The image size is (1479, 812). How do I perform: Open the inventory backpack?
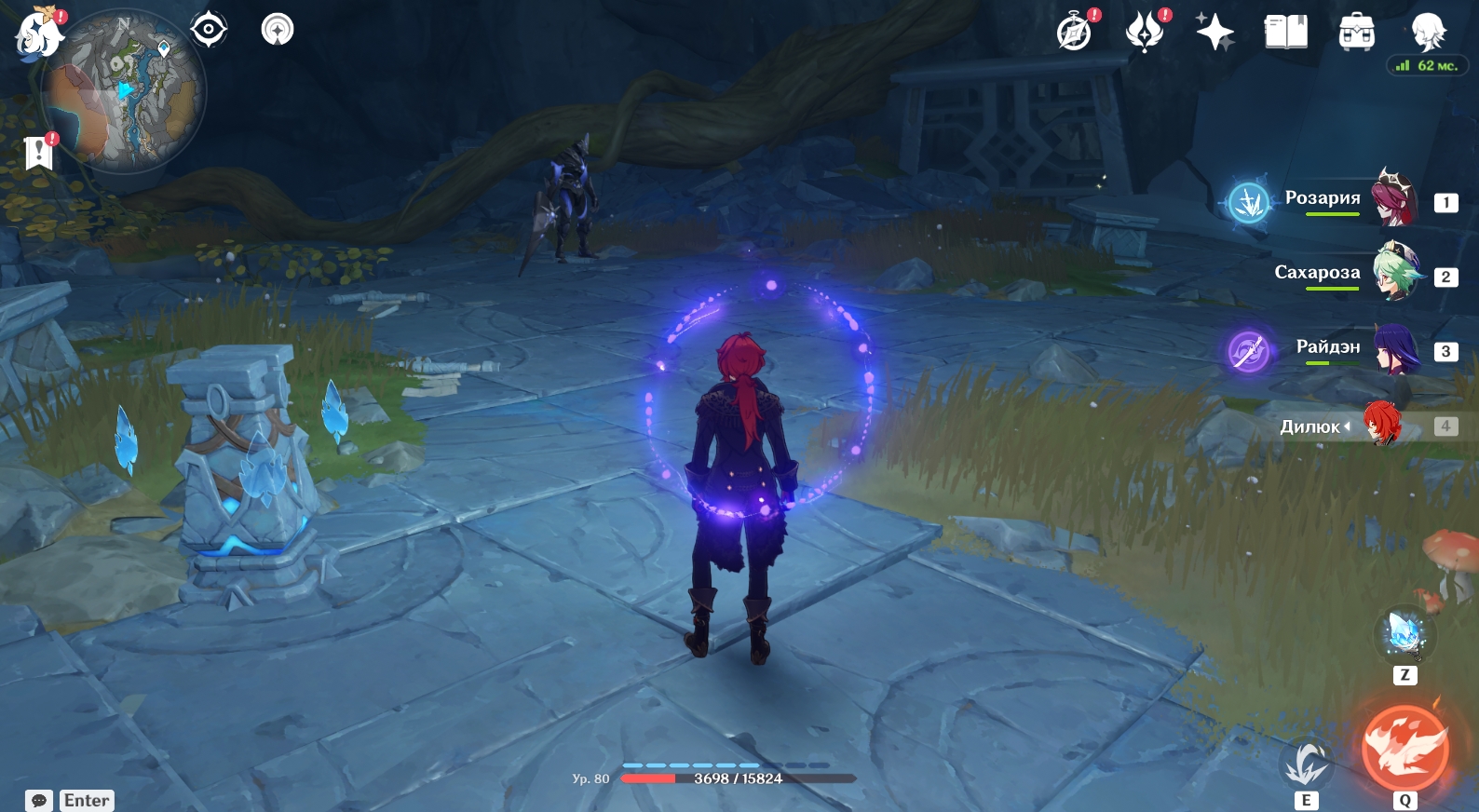1356,33
